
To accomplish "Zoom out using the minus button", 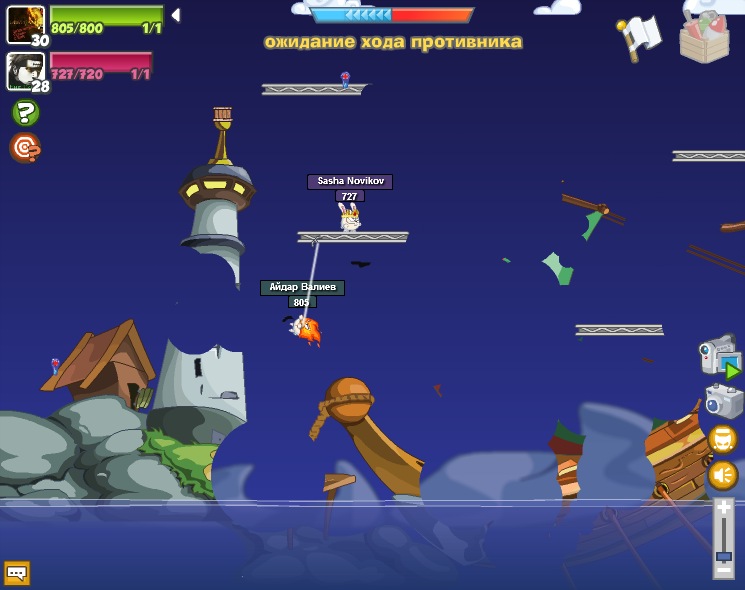I will [x=723, y=569].
